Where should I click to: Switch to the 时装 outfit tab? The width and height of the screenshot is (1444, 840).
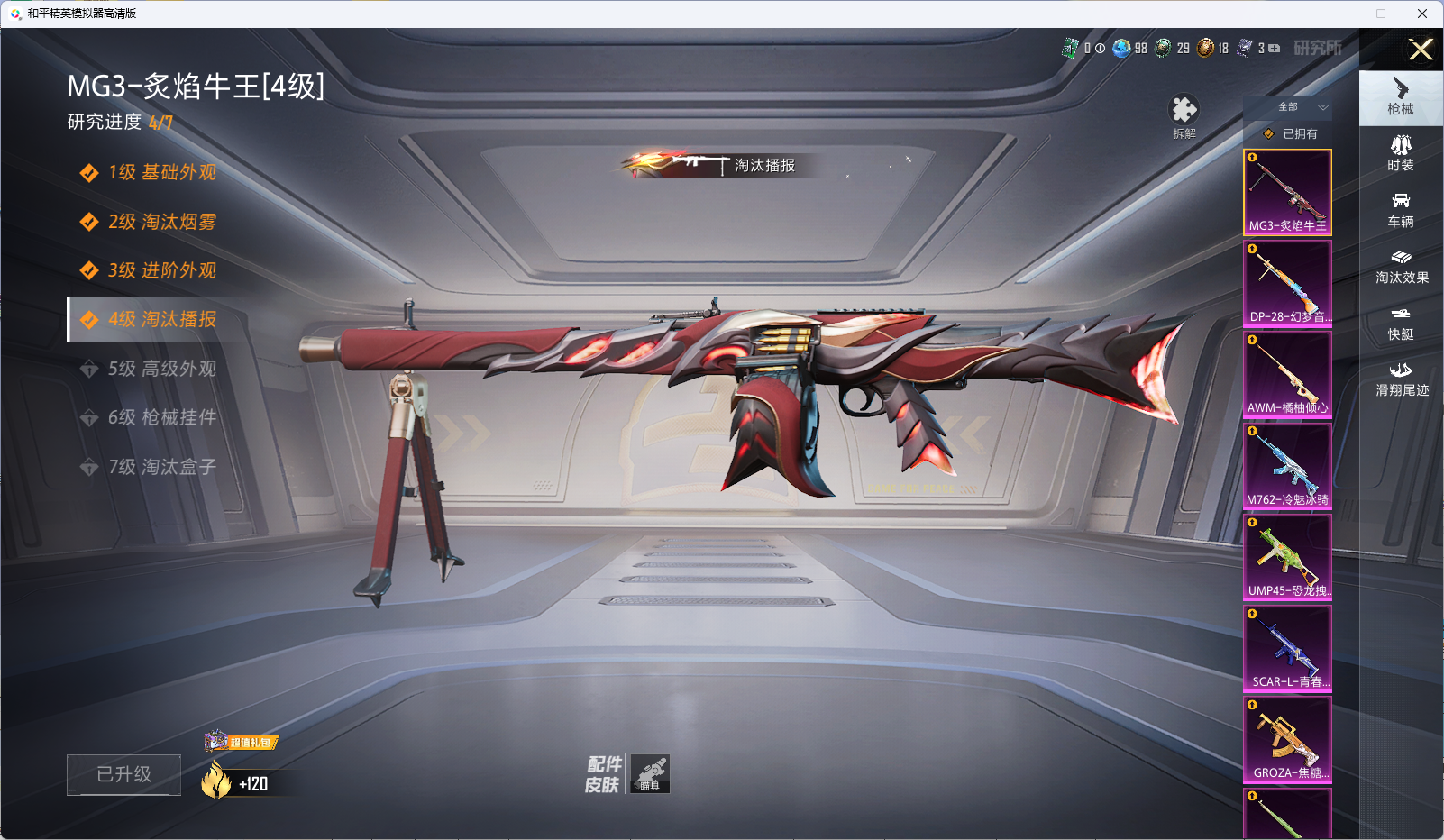[1401, 152]
